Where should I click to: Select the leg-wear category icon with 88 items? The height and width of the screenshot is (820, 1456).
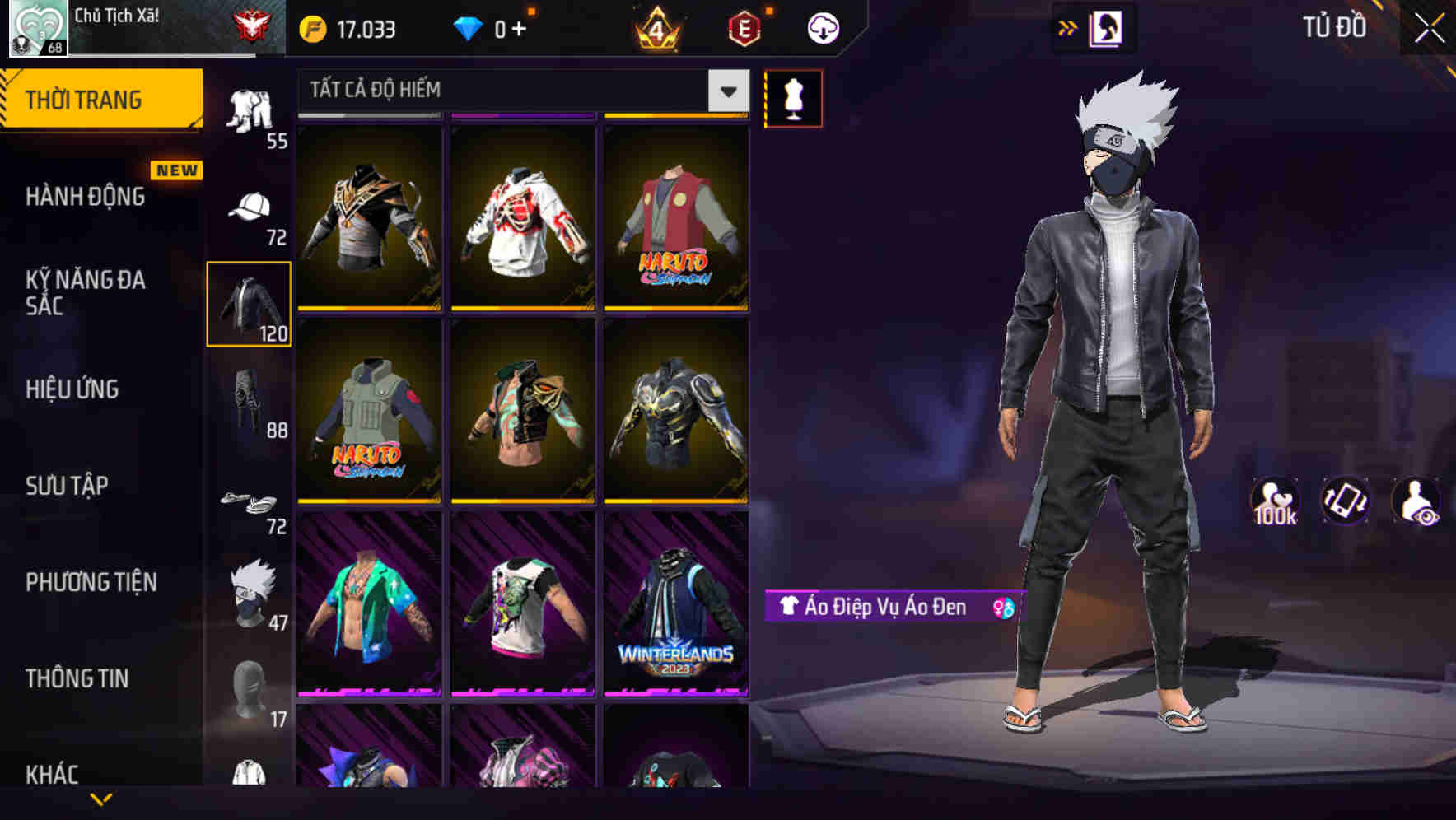(x=250, y=399)
